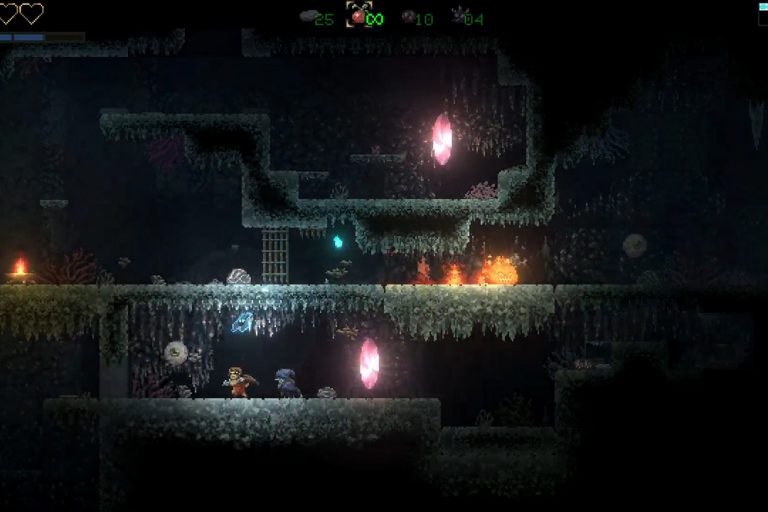Pick the spiky item with count 04
Viewport: 768px width, 512px height.
point(456,16)
